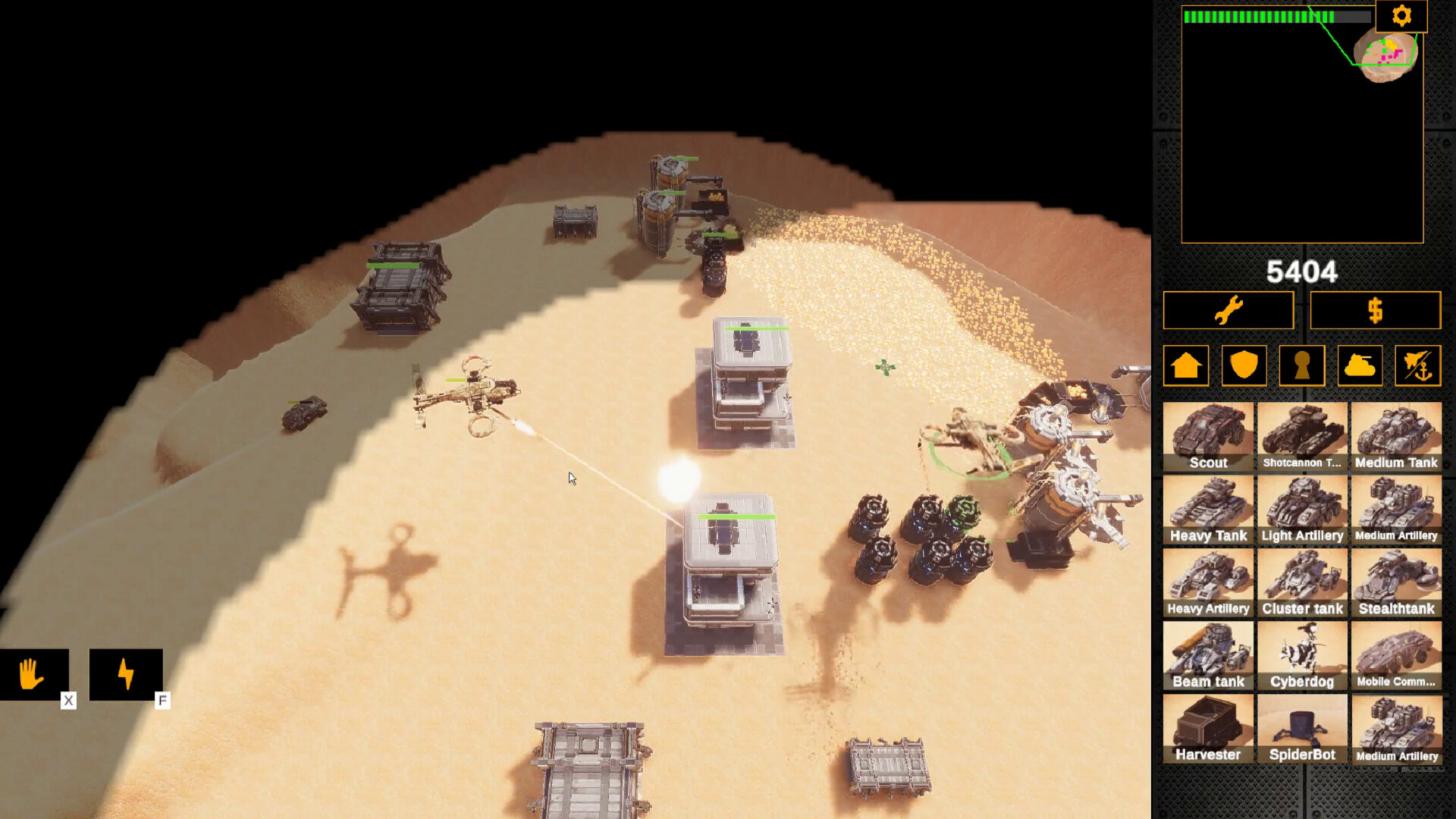The height and width of the screenshot is (819, 1456).
Task: Select the shield defenses category
Action: pos(1244,366)
